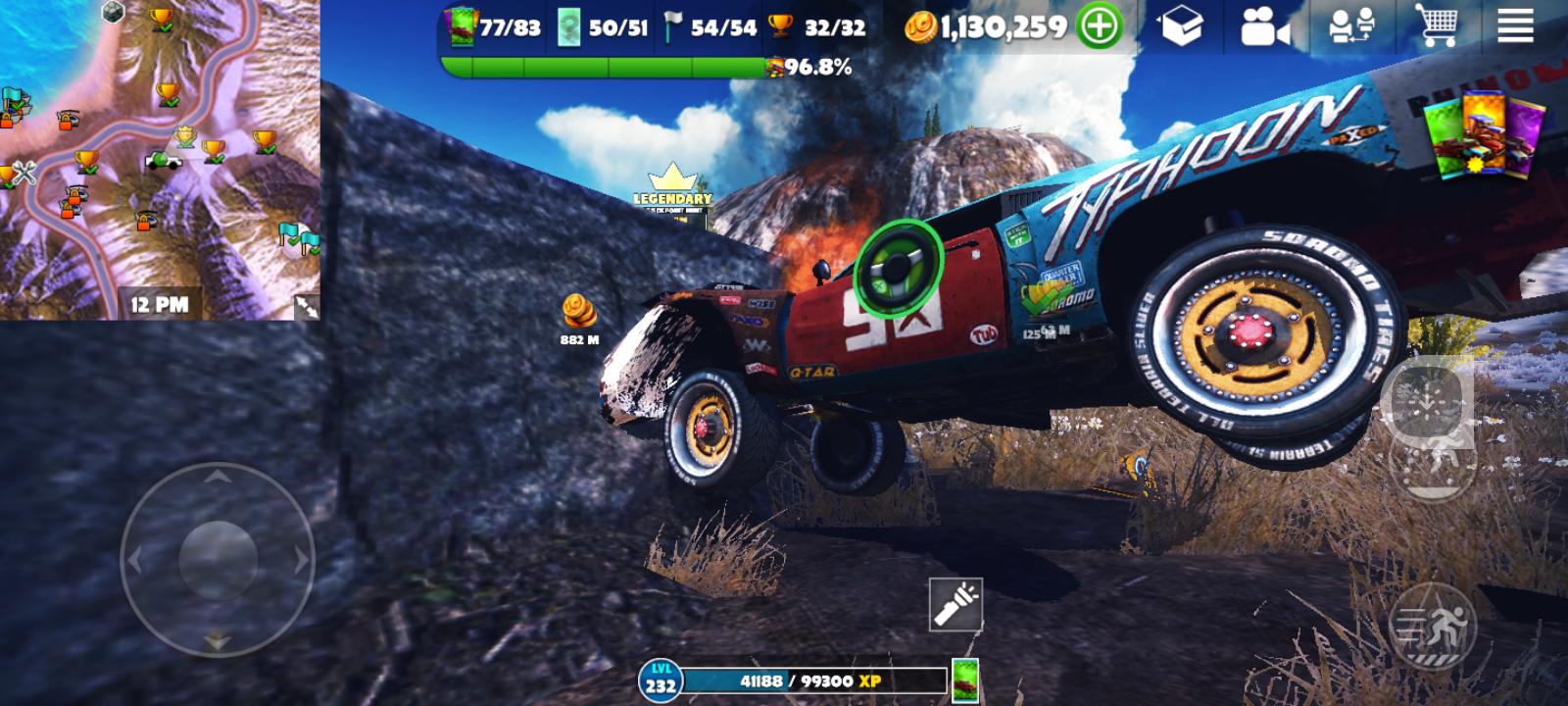Open the multiplayer players menu

(x=1351, y=26)
